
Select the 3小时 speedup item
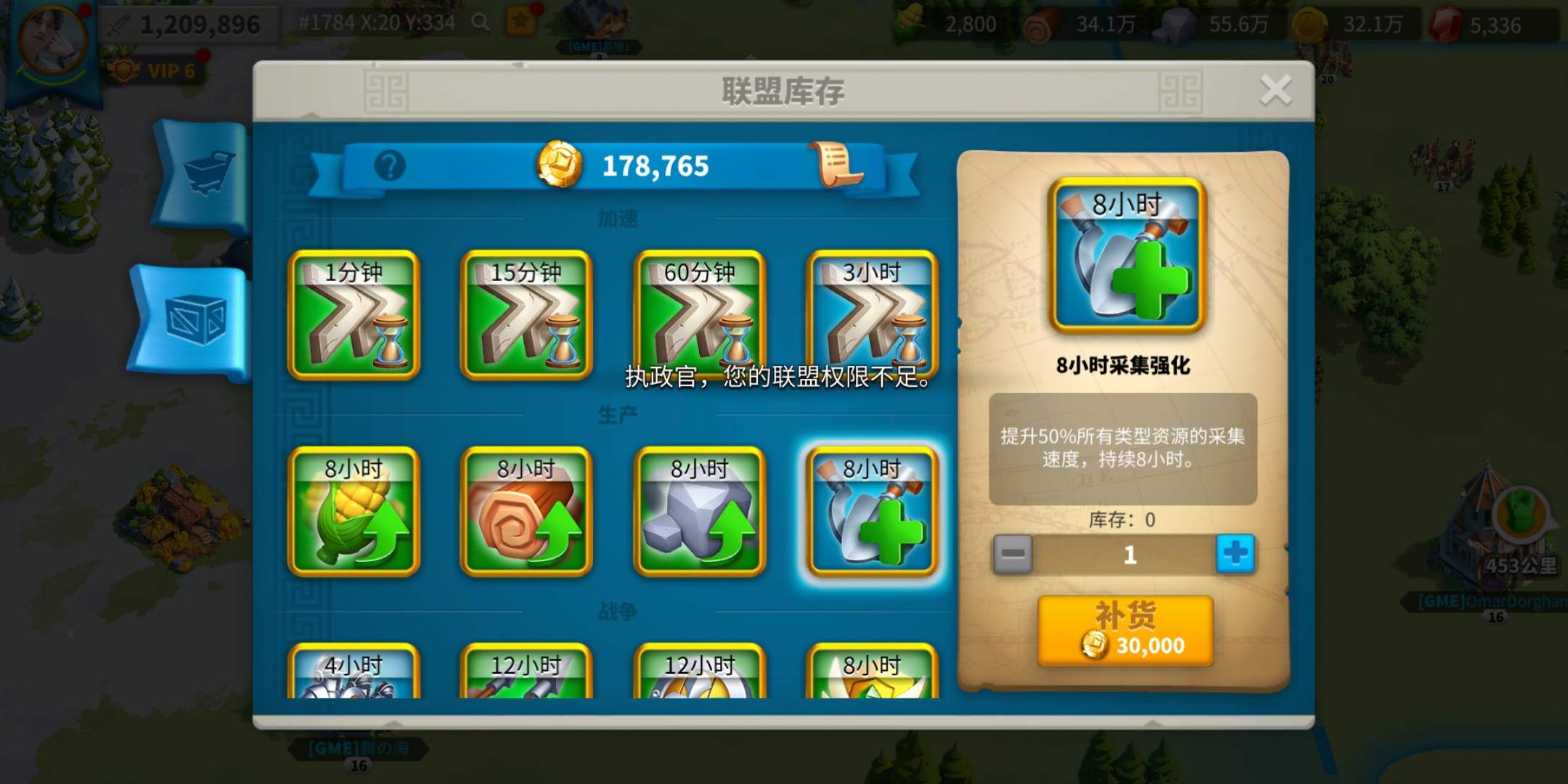[871, 316]
